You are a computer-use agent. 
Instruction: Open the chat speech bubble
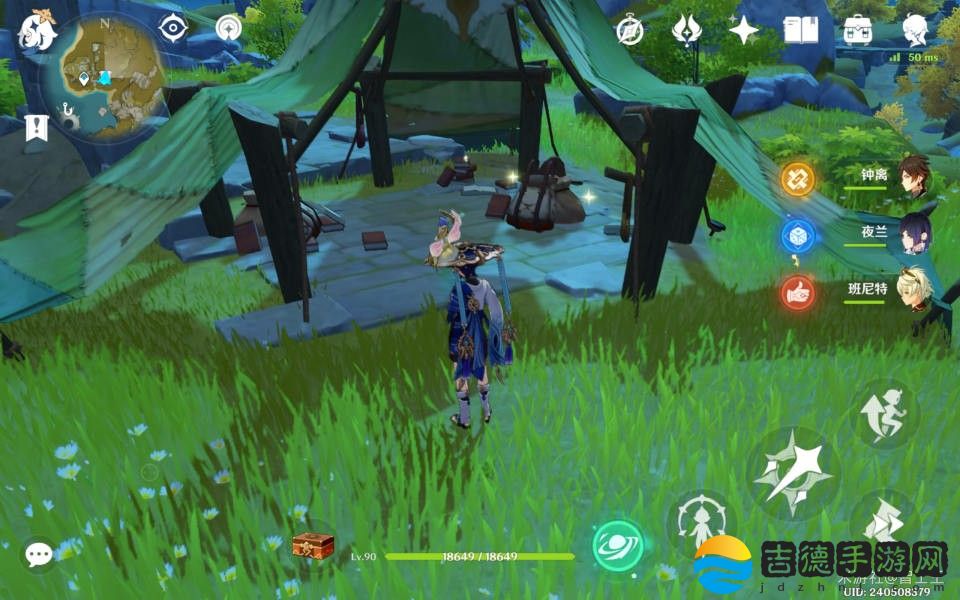pyautogui.click(x=39, y=554)
